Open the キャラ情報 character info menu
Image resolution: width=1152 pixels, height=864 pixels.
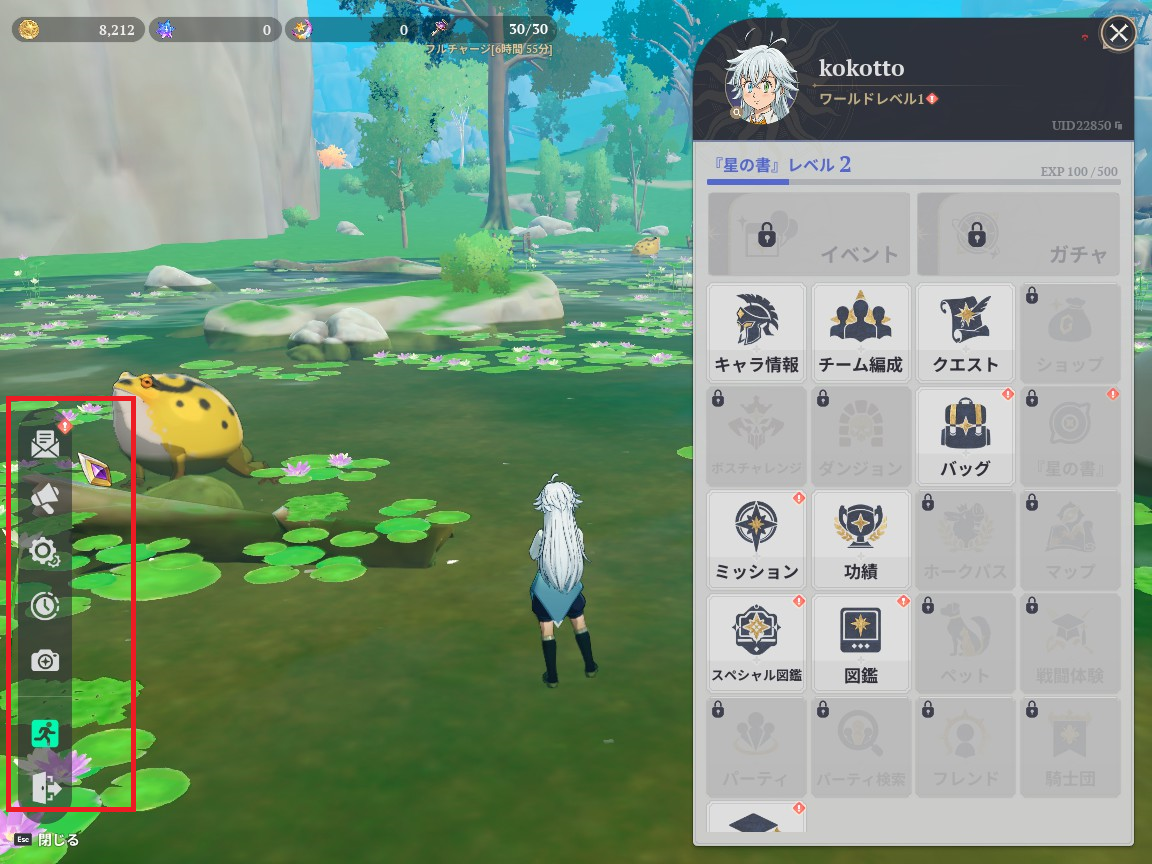point(757,333)
